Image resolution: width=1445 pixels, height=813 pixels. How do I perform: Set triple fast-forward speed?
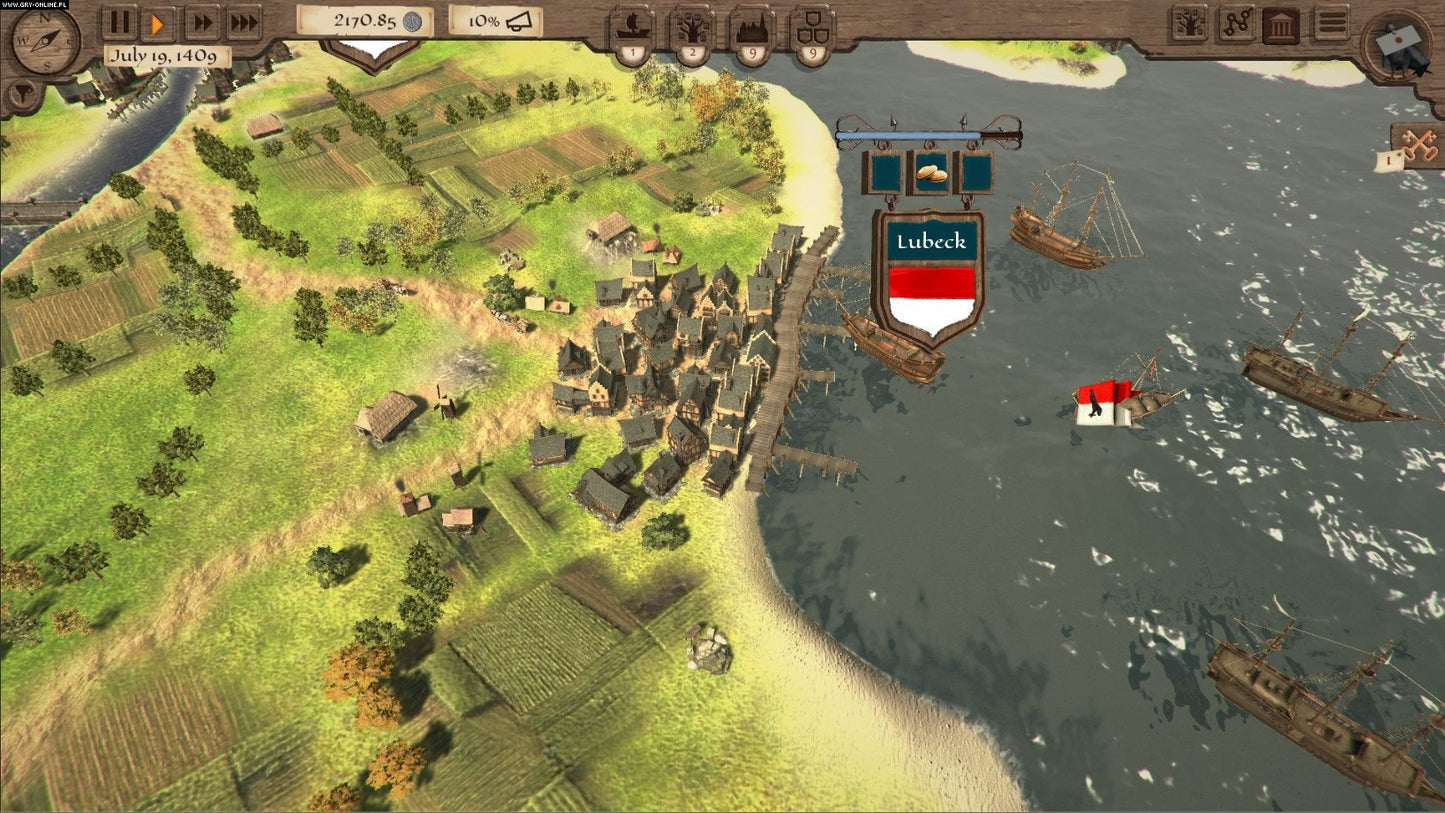[243, 21]
